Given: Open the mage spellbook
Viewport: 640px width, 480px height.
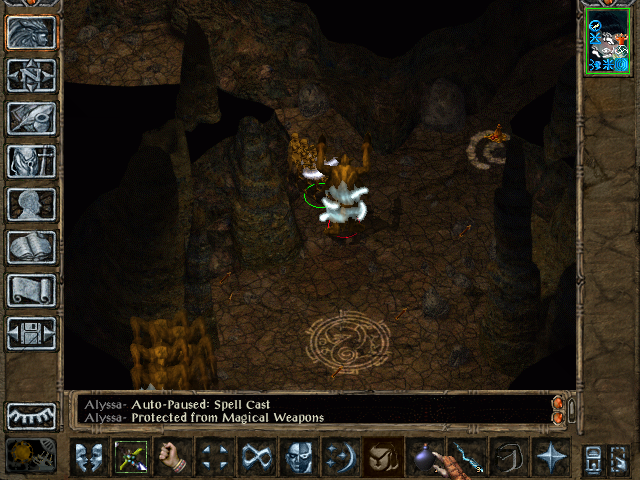Looking at the screenshot, I should [x=31, y=247].
